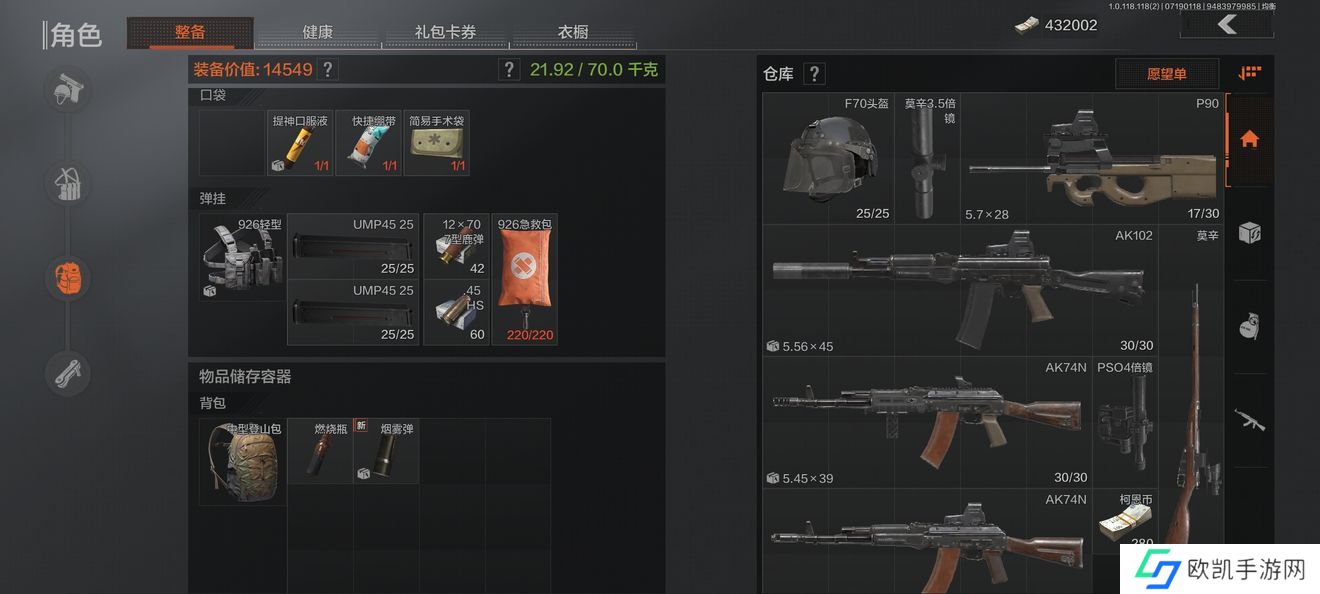Choose the AK102 rifle in storage
The height and width of the screenshot is (594, 1320).
click(960, 290)
